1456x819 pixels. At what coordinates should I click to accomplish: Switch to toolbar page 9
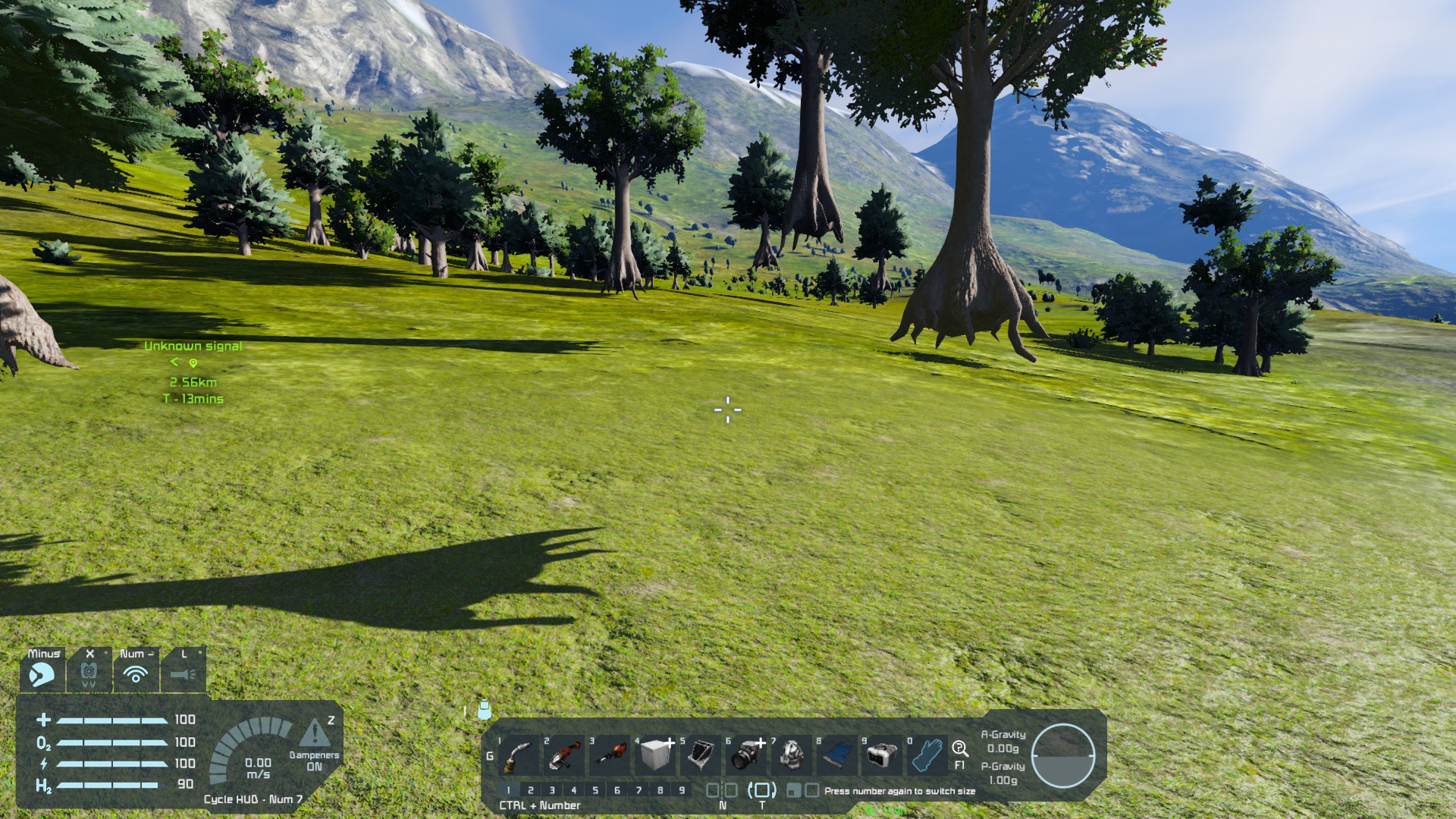pyautogui.click(x=682, y=790)
